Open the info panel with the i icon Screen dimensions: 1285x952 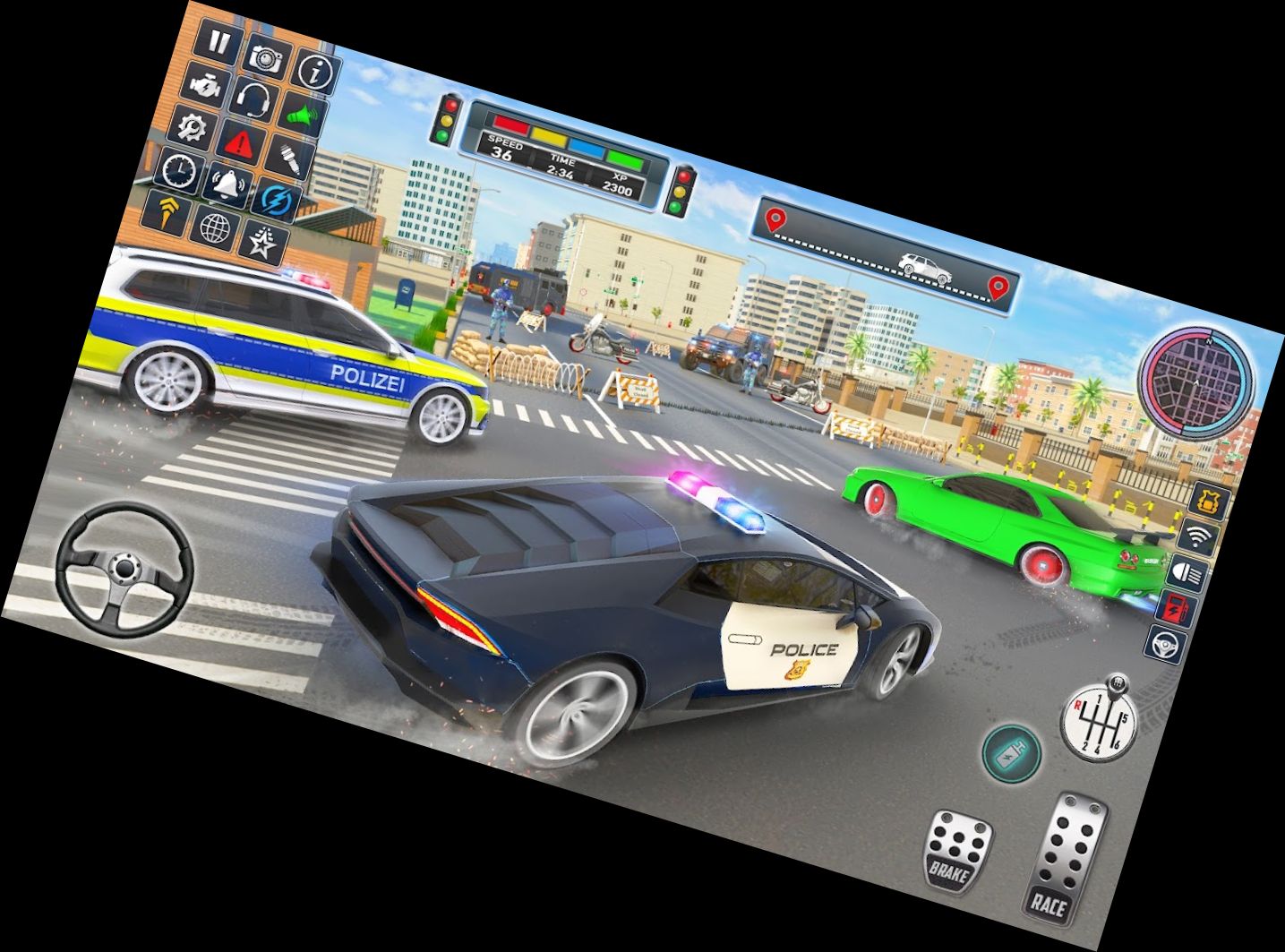(314, 72)
